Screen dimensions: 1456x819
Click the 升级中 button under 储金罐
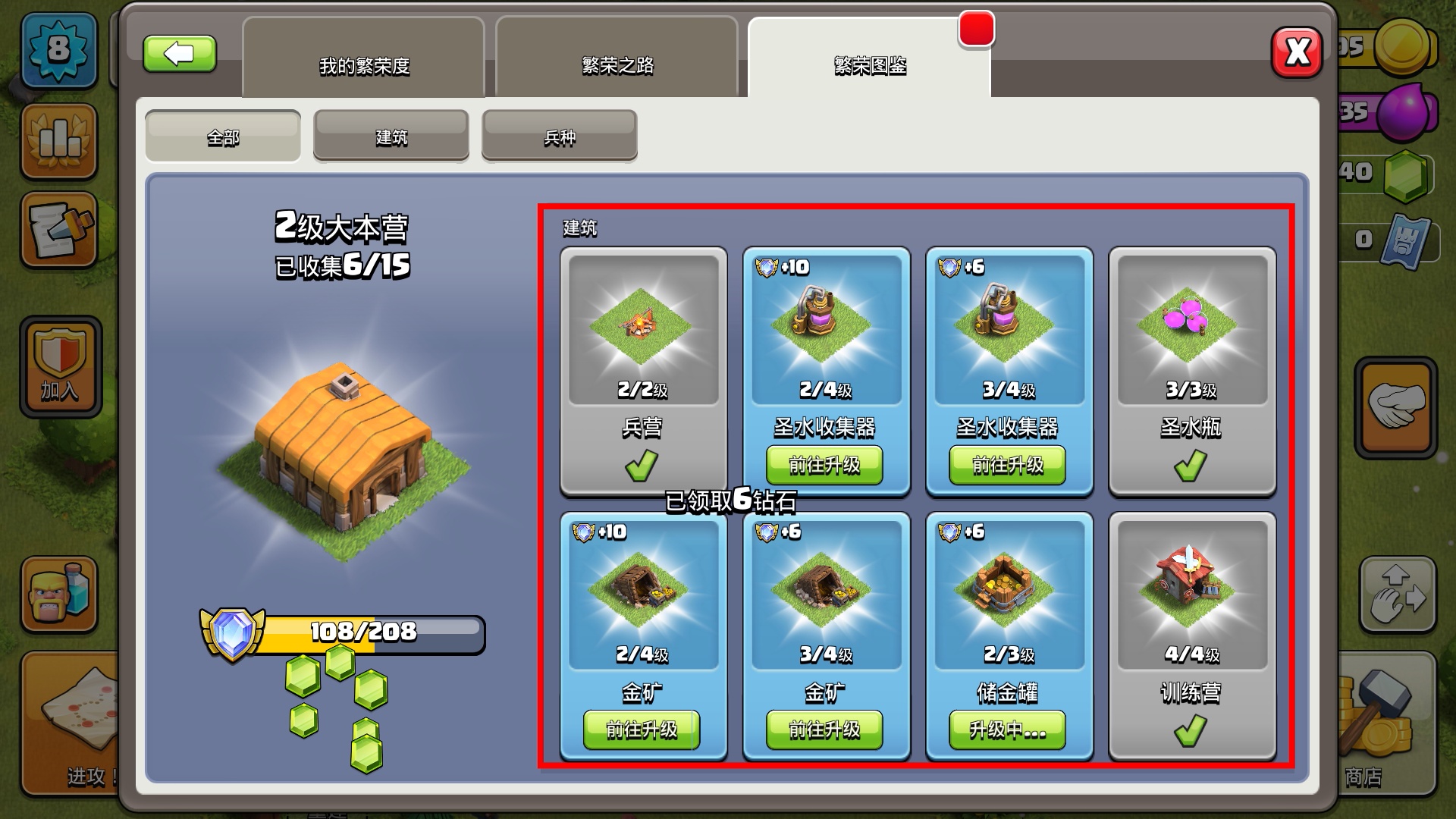click(x=1007, y=730)
